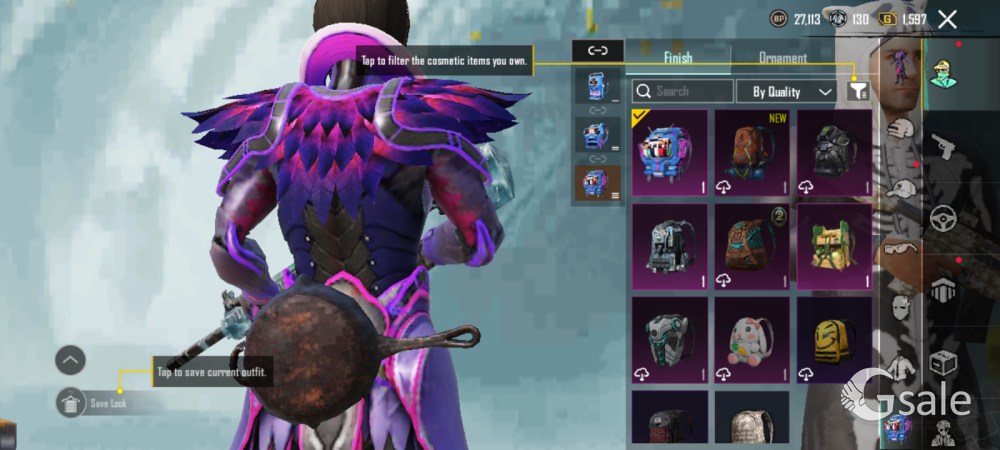1000x450 pixels.
Task: Choose the orange backpack marked NEW
Action: click(x=752, y=152)
